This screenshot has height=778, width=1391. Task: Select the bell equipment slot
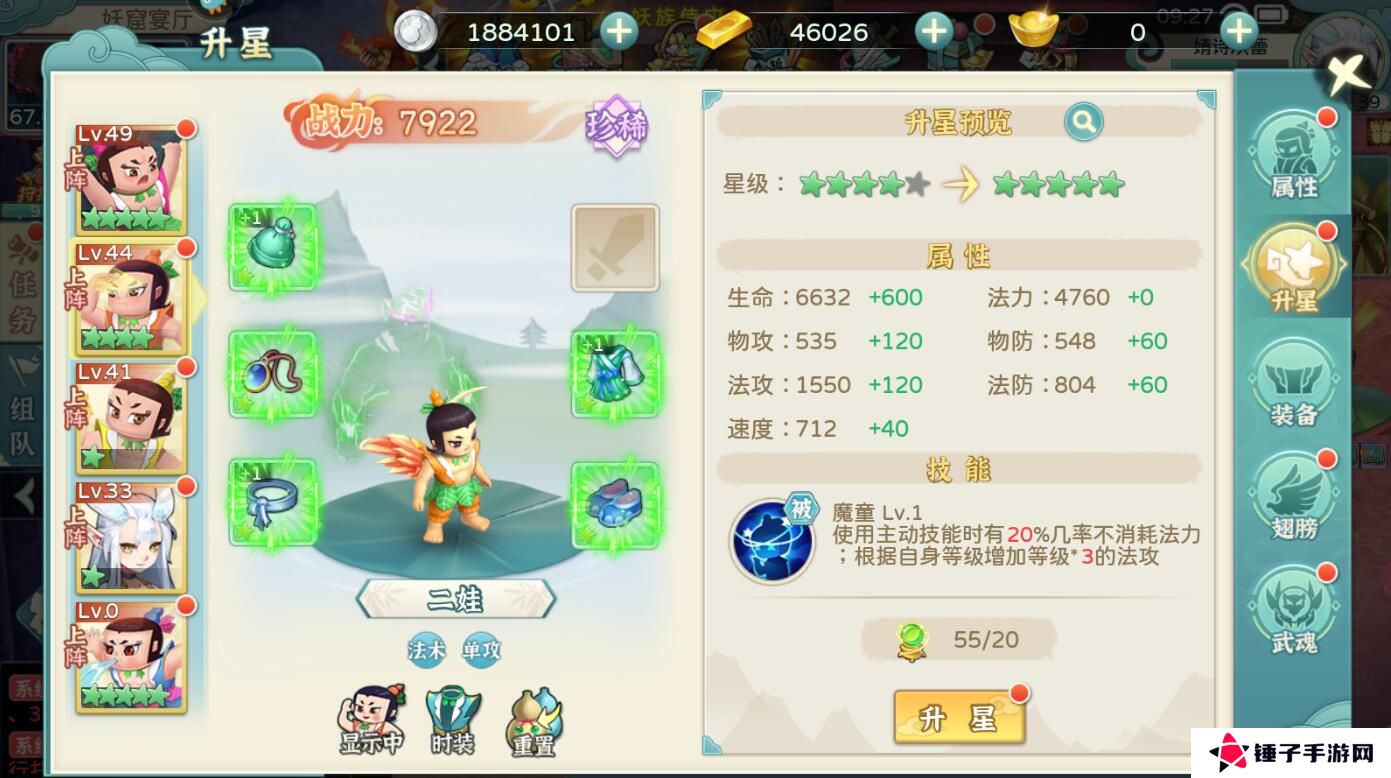[273, 248]
